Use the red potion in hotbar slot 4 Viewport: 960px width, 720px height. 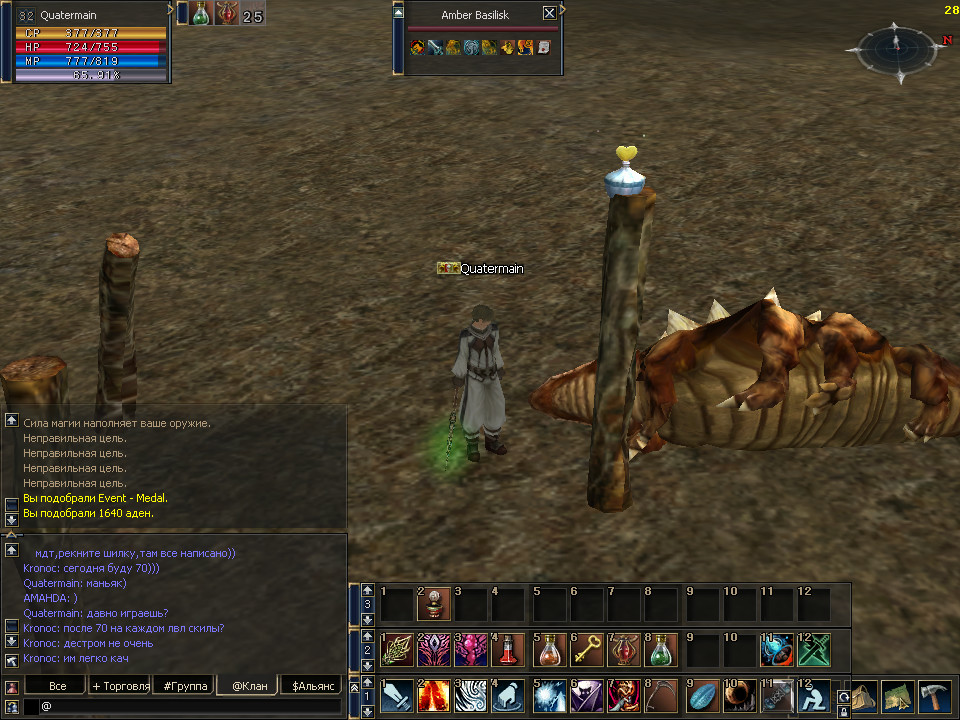pos(509,650)
